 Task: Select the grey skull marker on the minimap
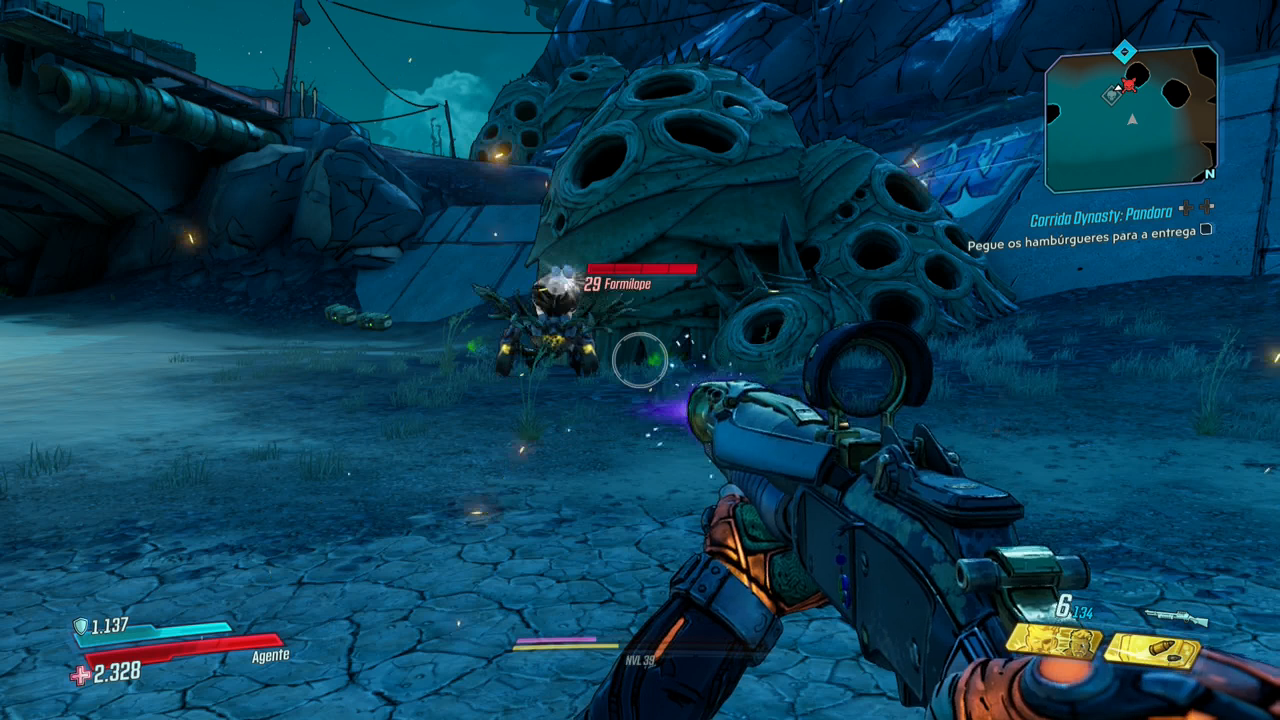tap(1112, 95)
